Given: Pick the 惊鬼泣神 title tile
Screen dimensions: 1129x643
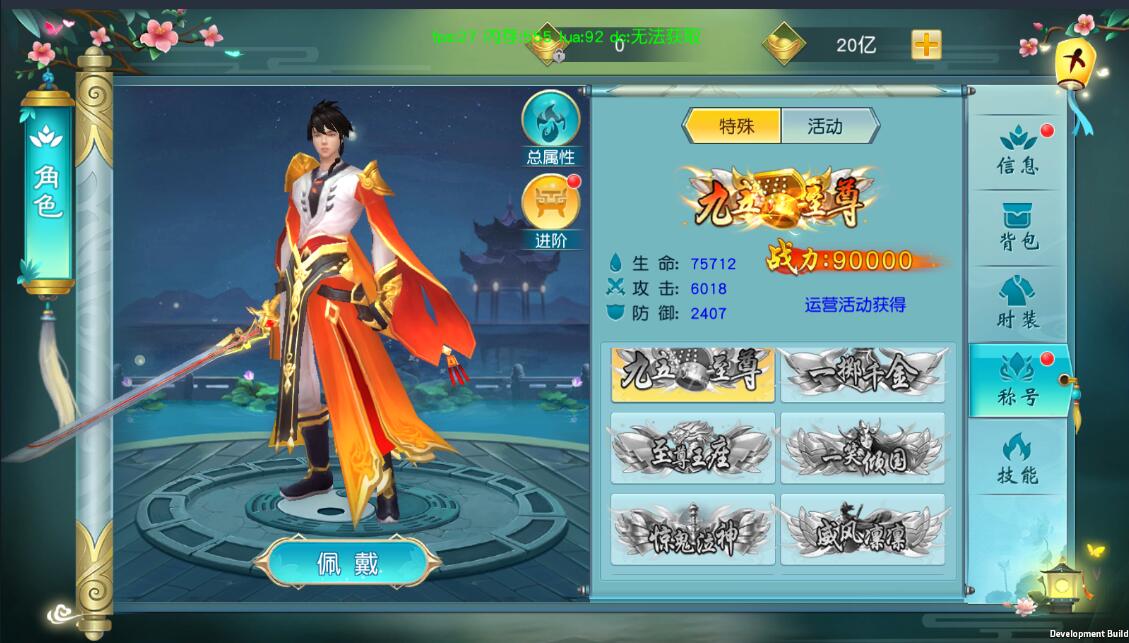Looking at the screenshot, I should click(x=692, y=532).
